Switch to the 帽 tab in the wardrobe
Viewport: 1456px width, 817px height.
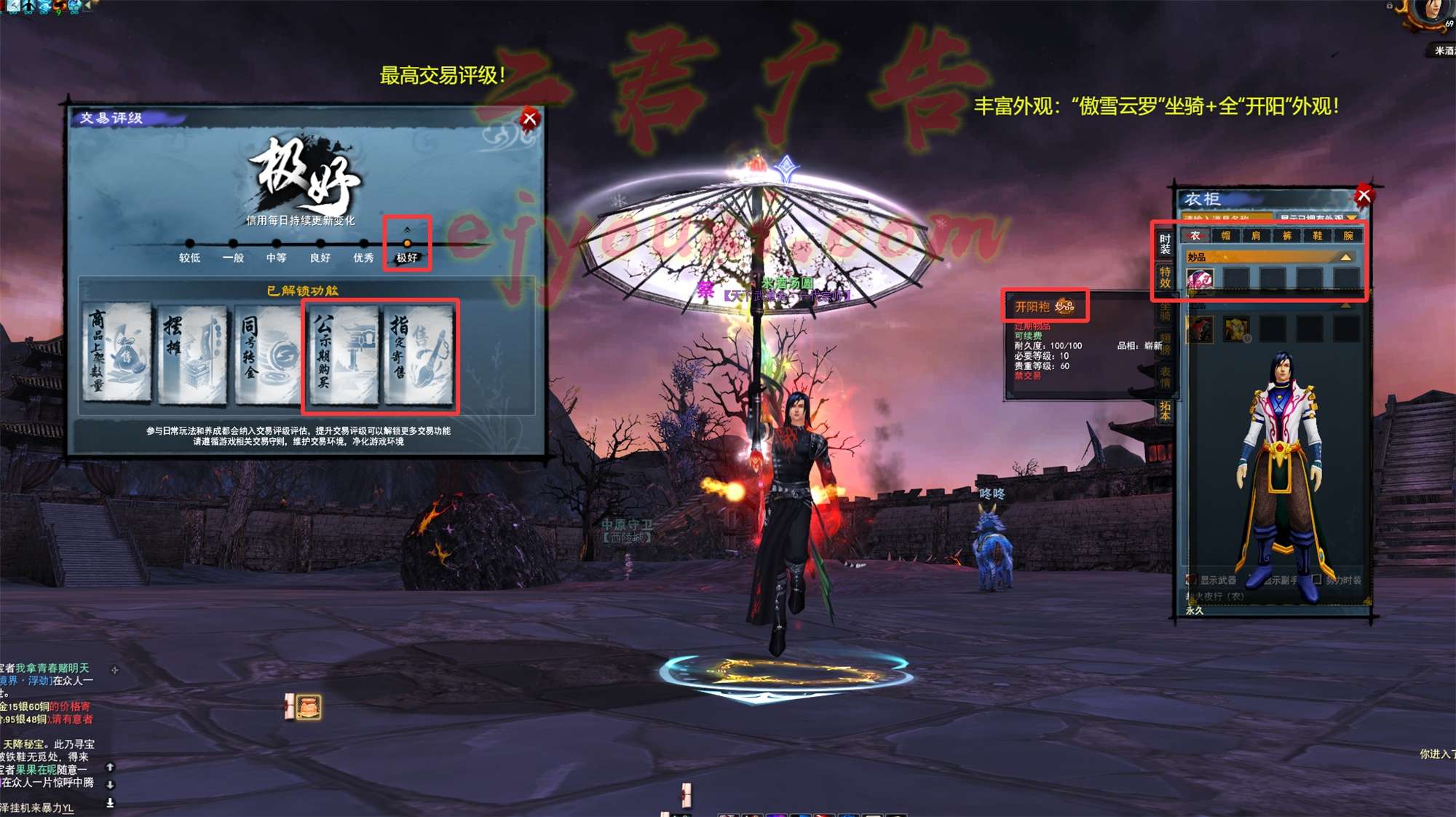[1224, 234]
